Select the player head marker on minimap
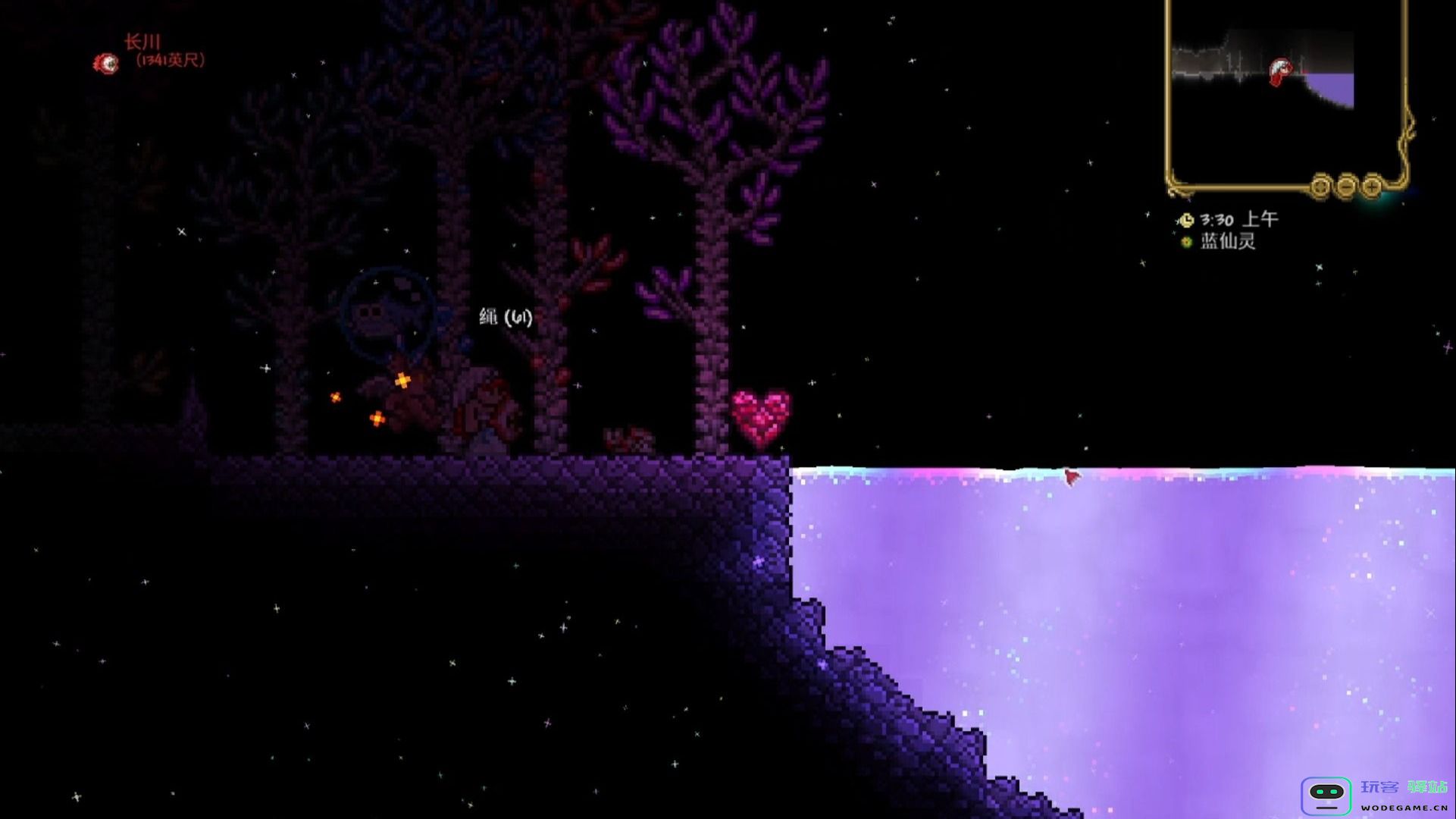 [x=1280, y=71]
